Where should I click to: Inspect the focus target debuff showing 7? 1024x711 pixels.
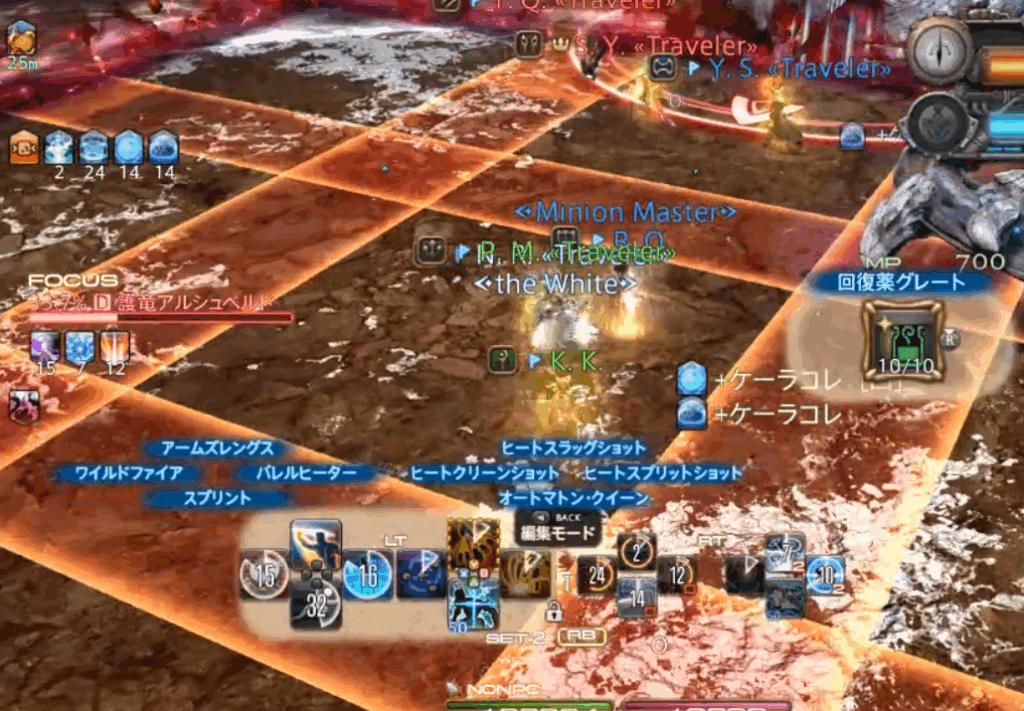(80, 348)
